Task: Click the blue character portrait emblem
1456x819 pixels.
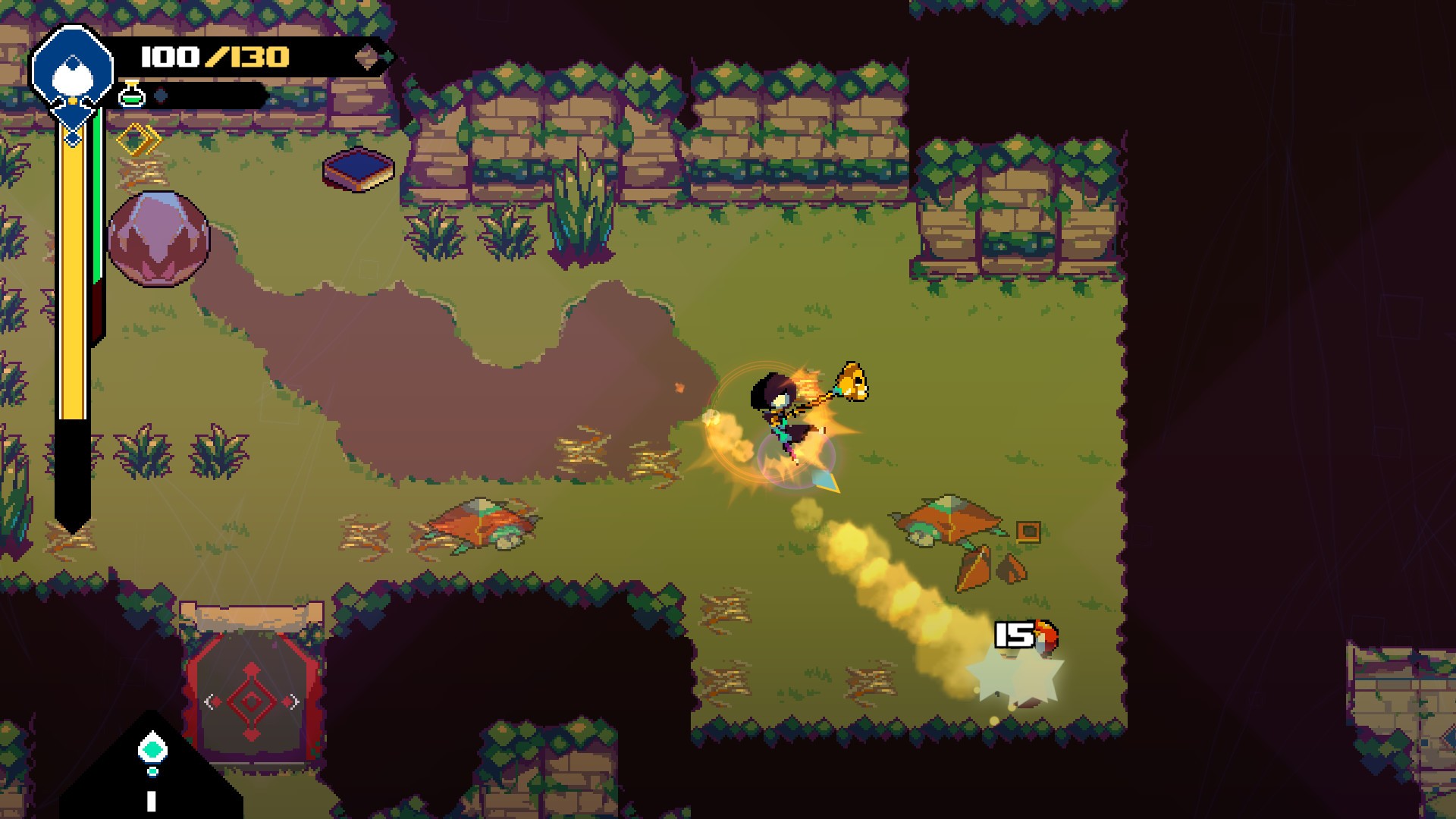Action: tap(72, 72)
